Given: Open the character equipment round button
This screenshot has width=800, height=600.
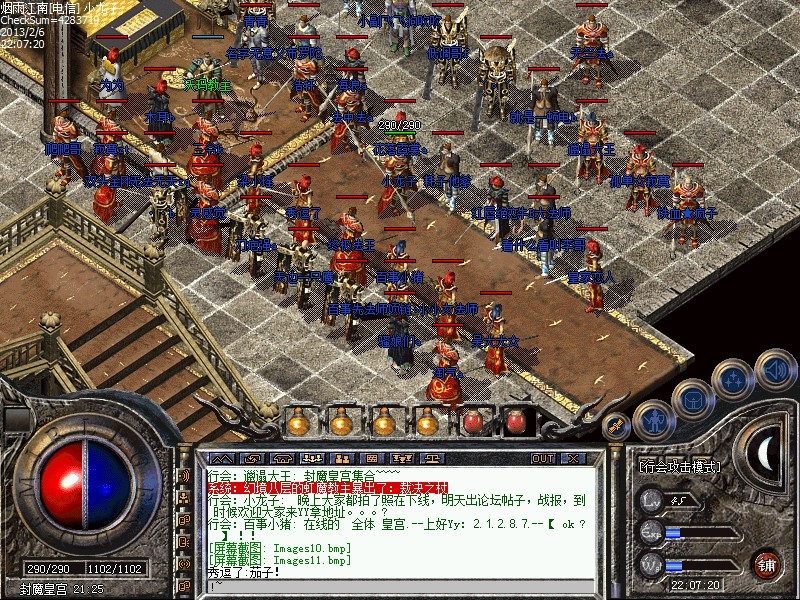Looking at the screenshot, I should pos(652,420).
